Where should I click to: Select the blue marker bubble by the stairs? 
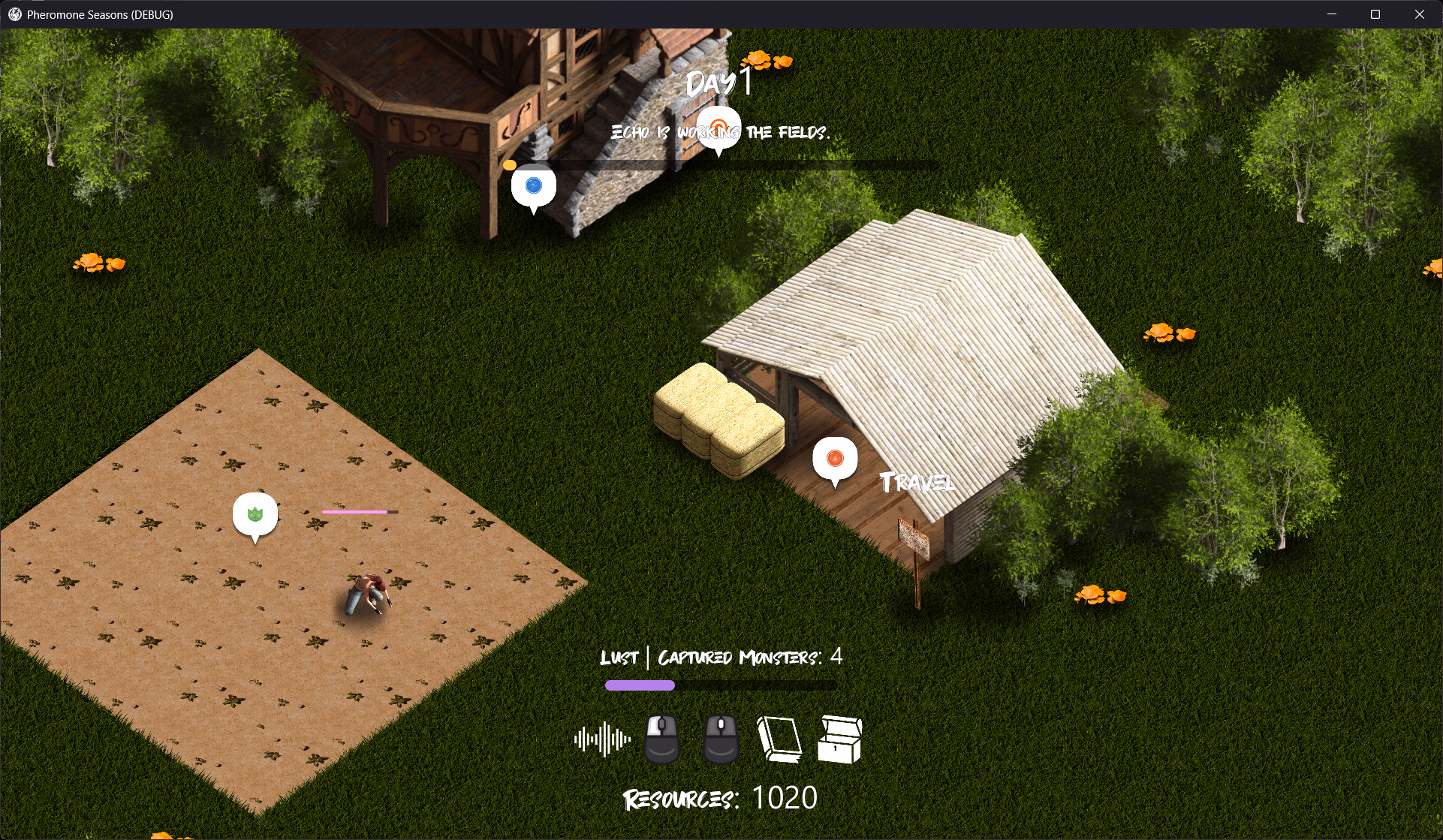click(x=534, y=185)
